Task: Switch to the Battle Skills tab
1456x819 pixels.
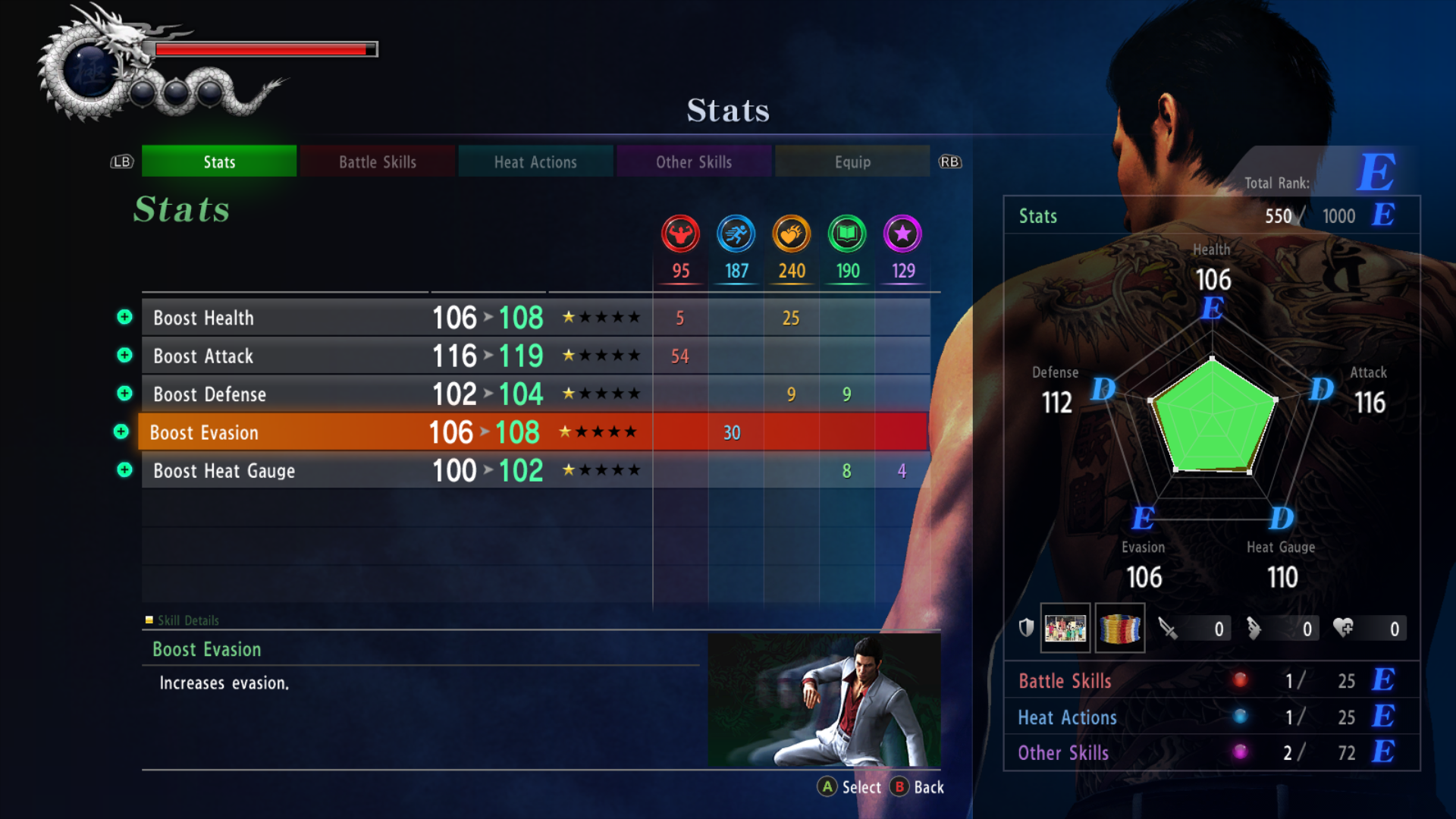Action: (x=377, y=162)
